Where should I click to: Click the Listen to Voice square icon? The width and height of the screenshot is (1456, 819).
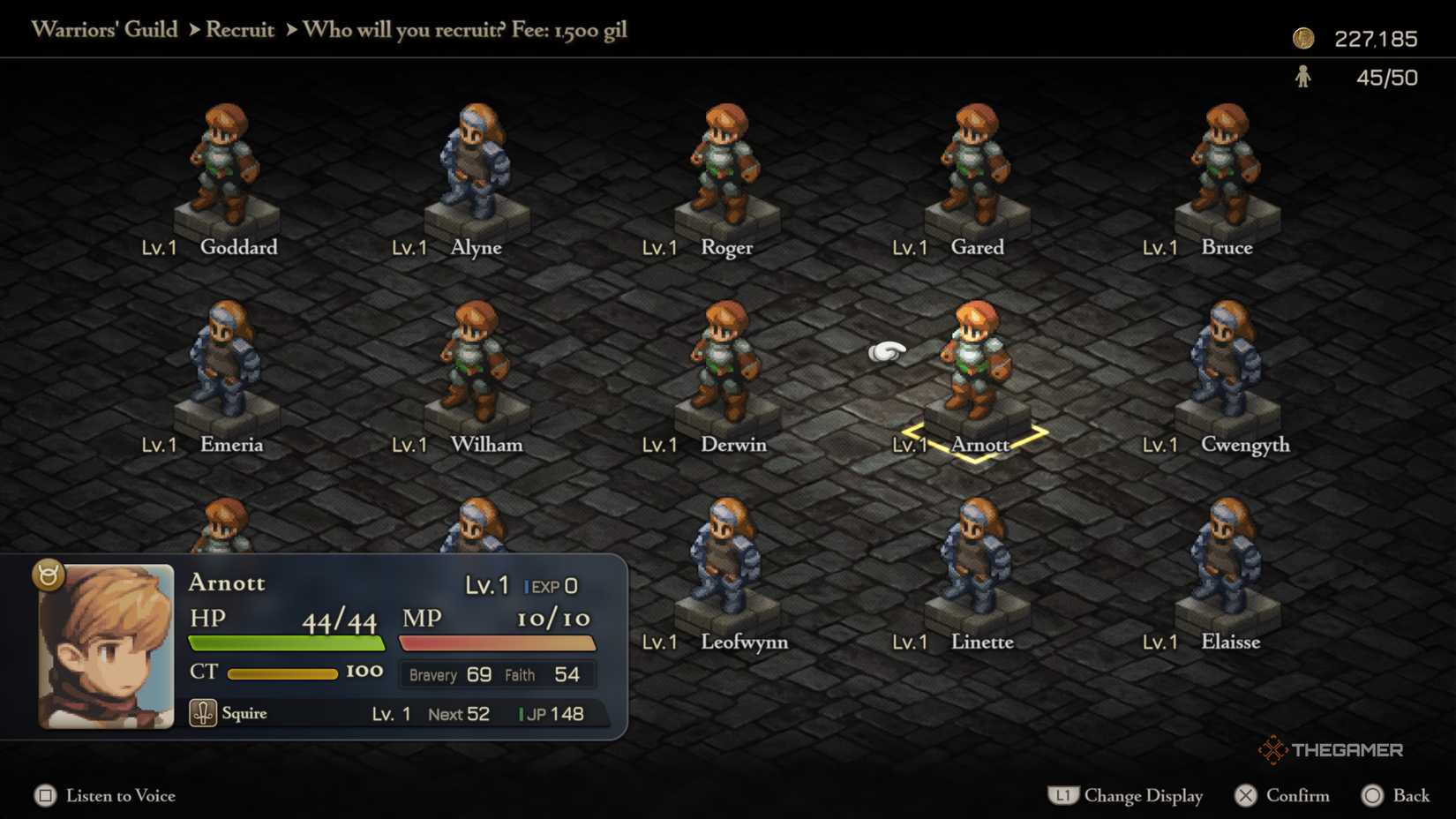tap(44, 795)
